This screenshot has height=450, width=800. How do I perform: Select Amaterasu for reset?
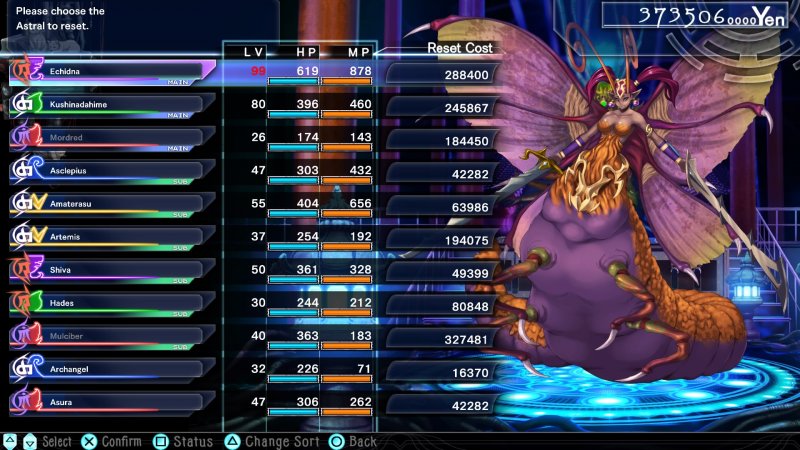pyautogui.click(x=110, y=204)
